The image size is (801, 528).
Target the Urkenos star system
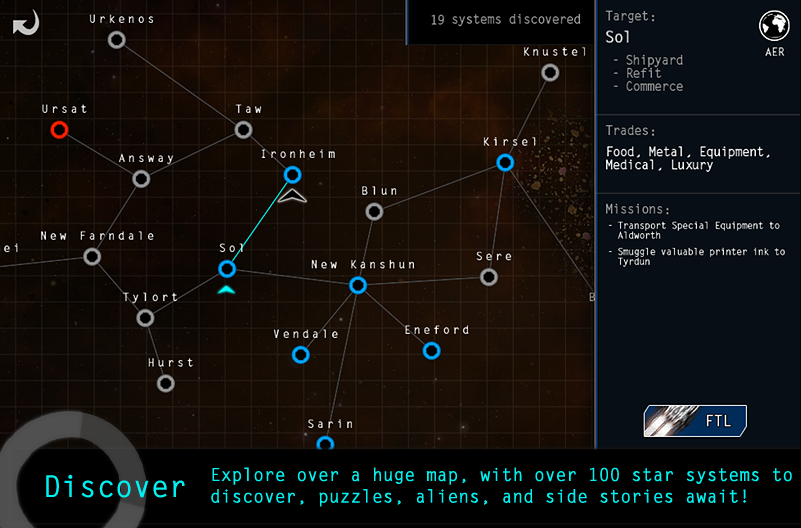coord(117,40)
